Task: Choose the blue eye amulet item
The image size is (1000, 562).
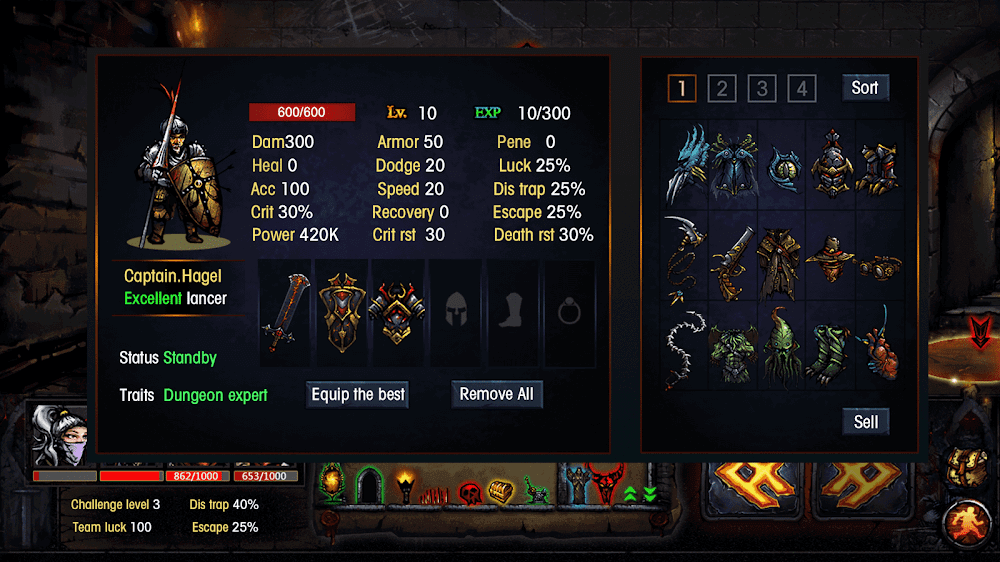Action: (782, 166)
